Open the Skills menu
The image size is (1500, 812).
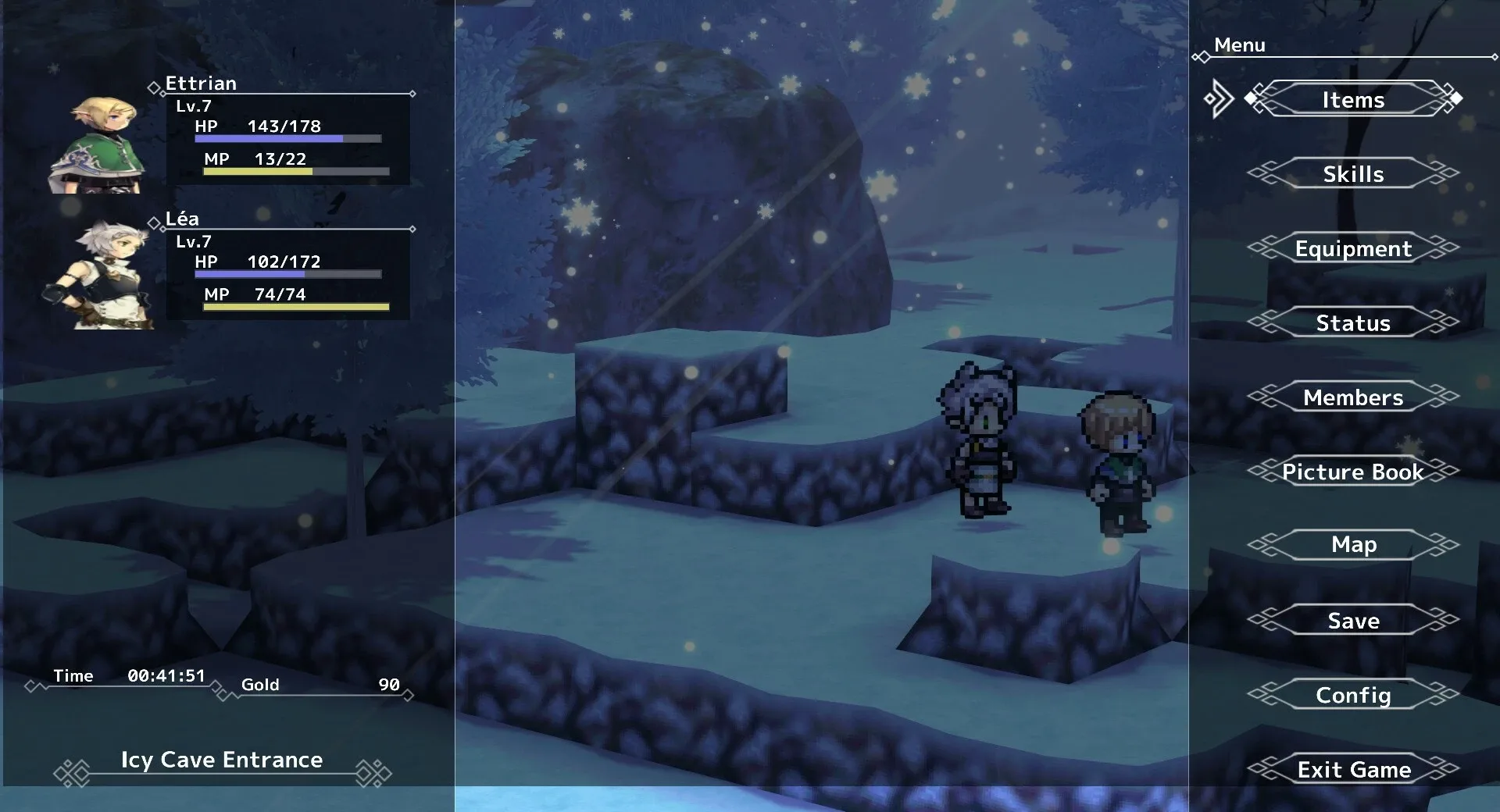(1354, 174)
